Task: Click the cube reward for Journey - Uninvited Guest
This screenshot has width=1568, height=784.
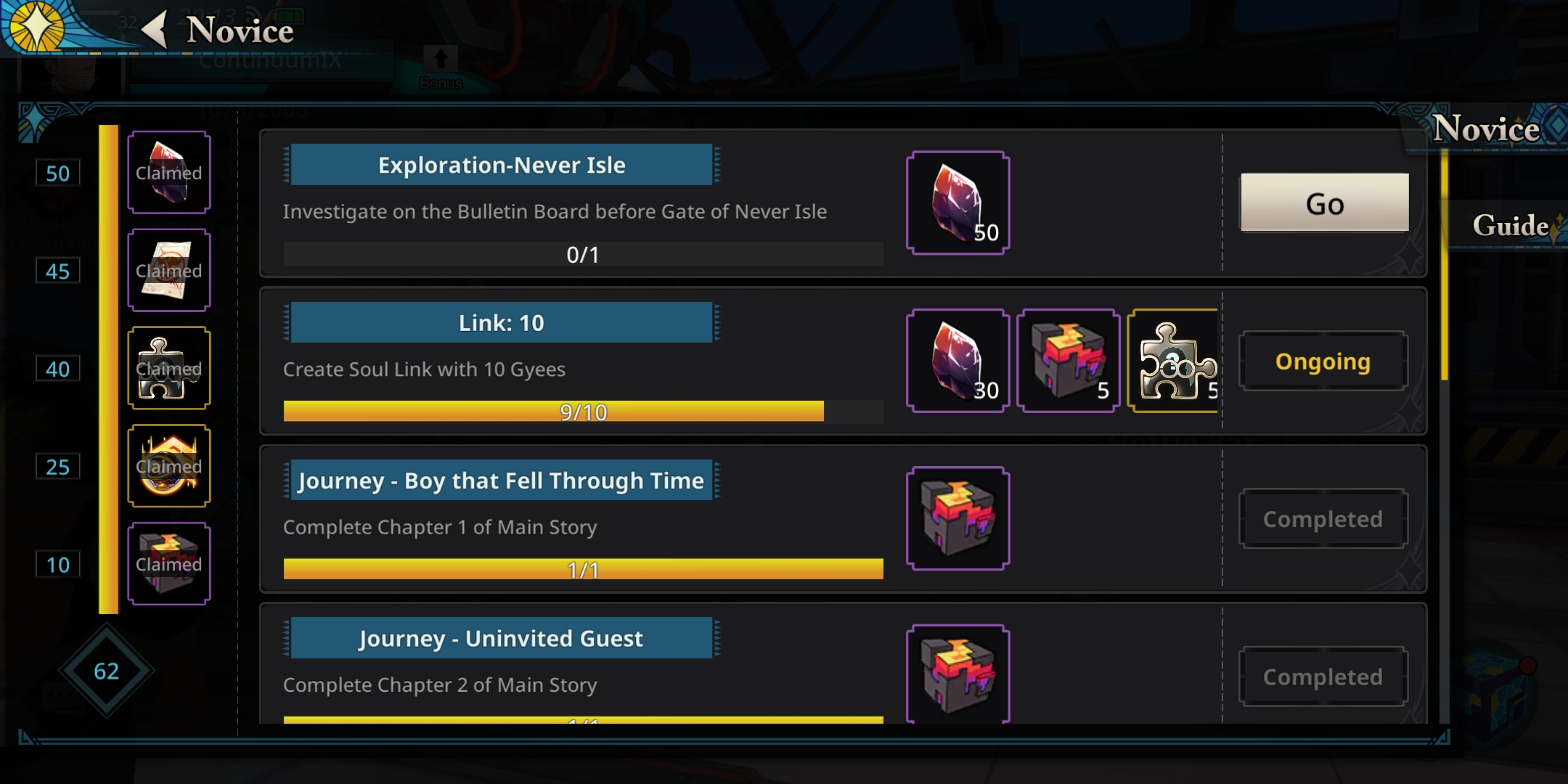Action: 958,675
